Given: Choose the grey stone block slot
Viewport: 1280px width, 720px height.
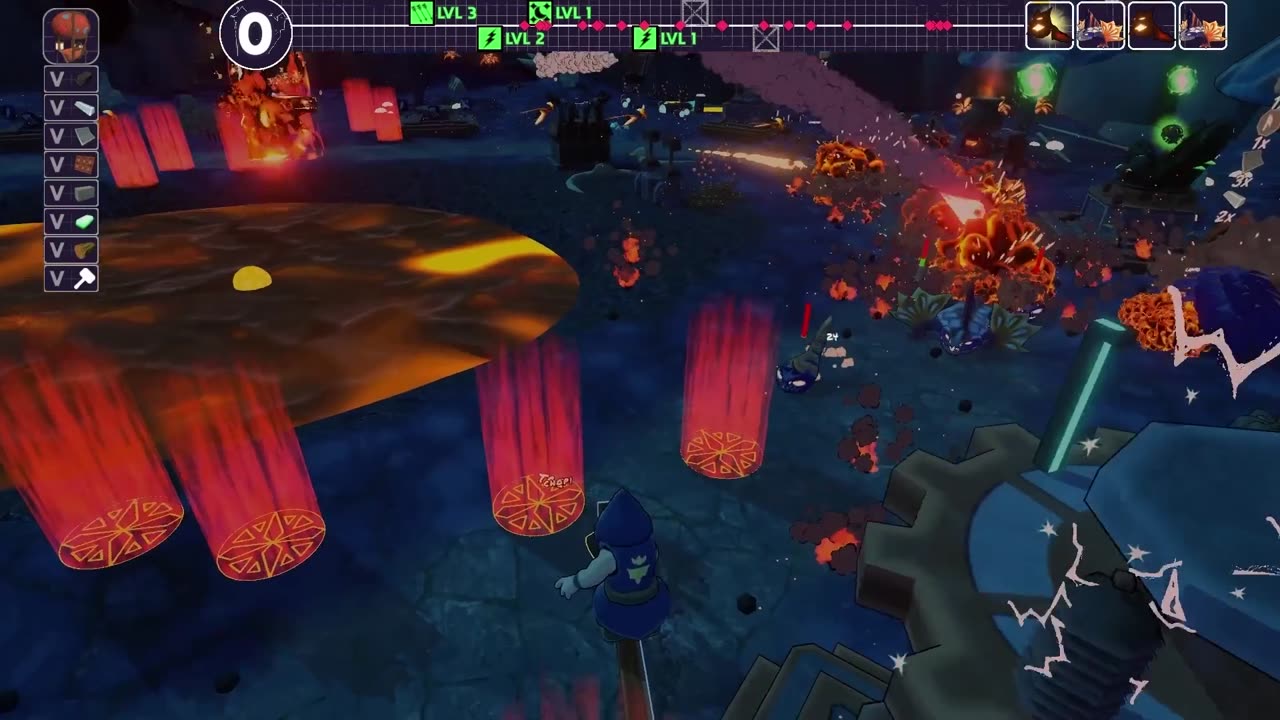Looking at the screenshot, I should pyautogui.click(x=71, y=193).
